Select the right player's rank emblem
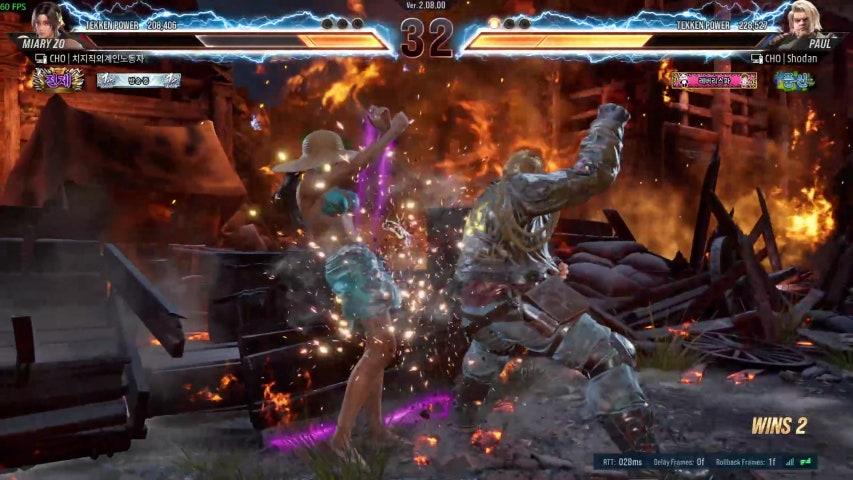Screen dimensions: 853x480 [793, 80]
